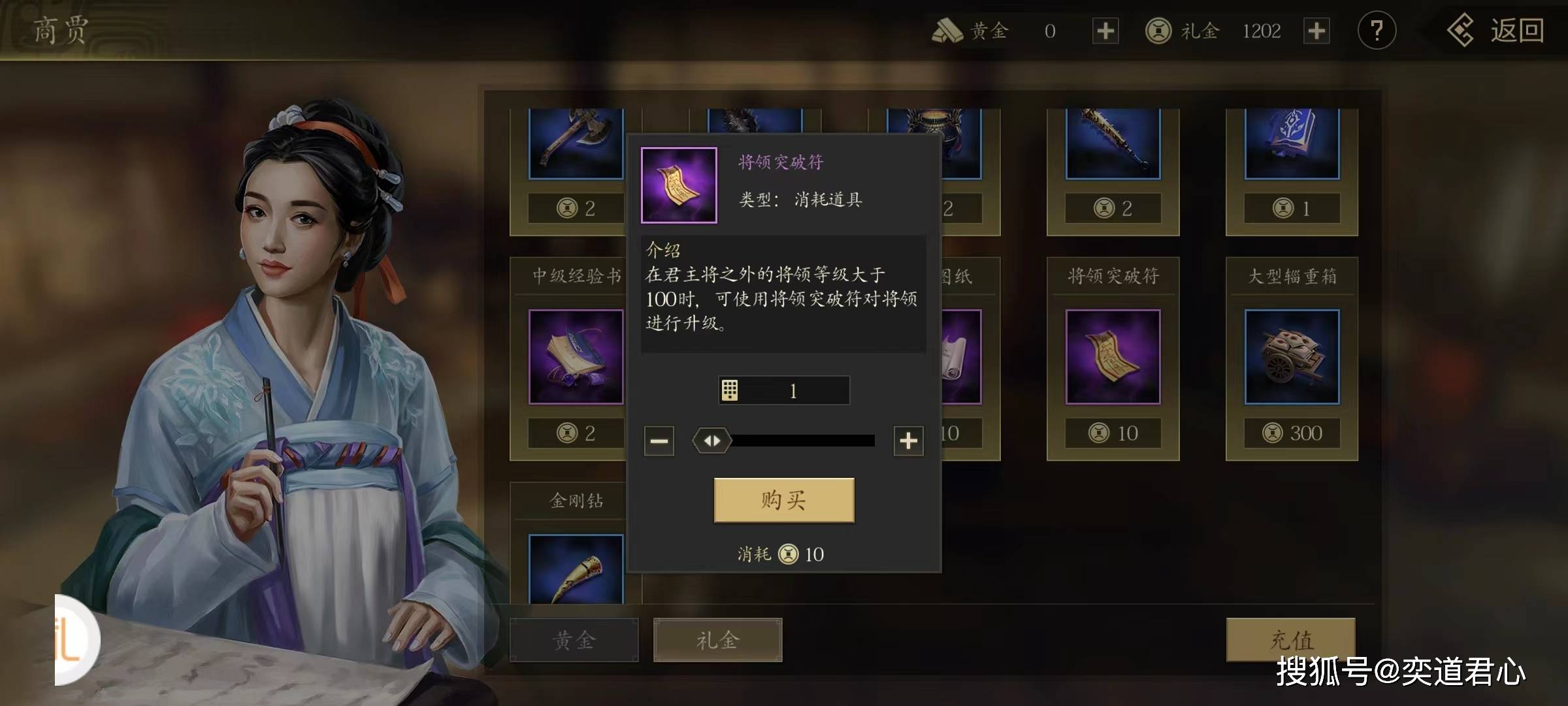Add more 黄金 with its plus button
The image size is (1568, 706).
pyautogui.click(x=1105, y=31)
